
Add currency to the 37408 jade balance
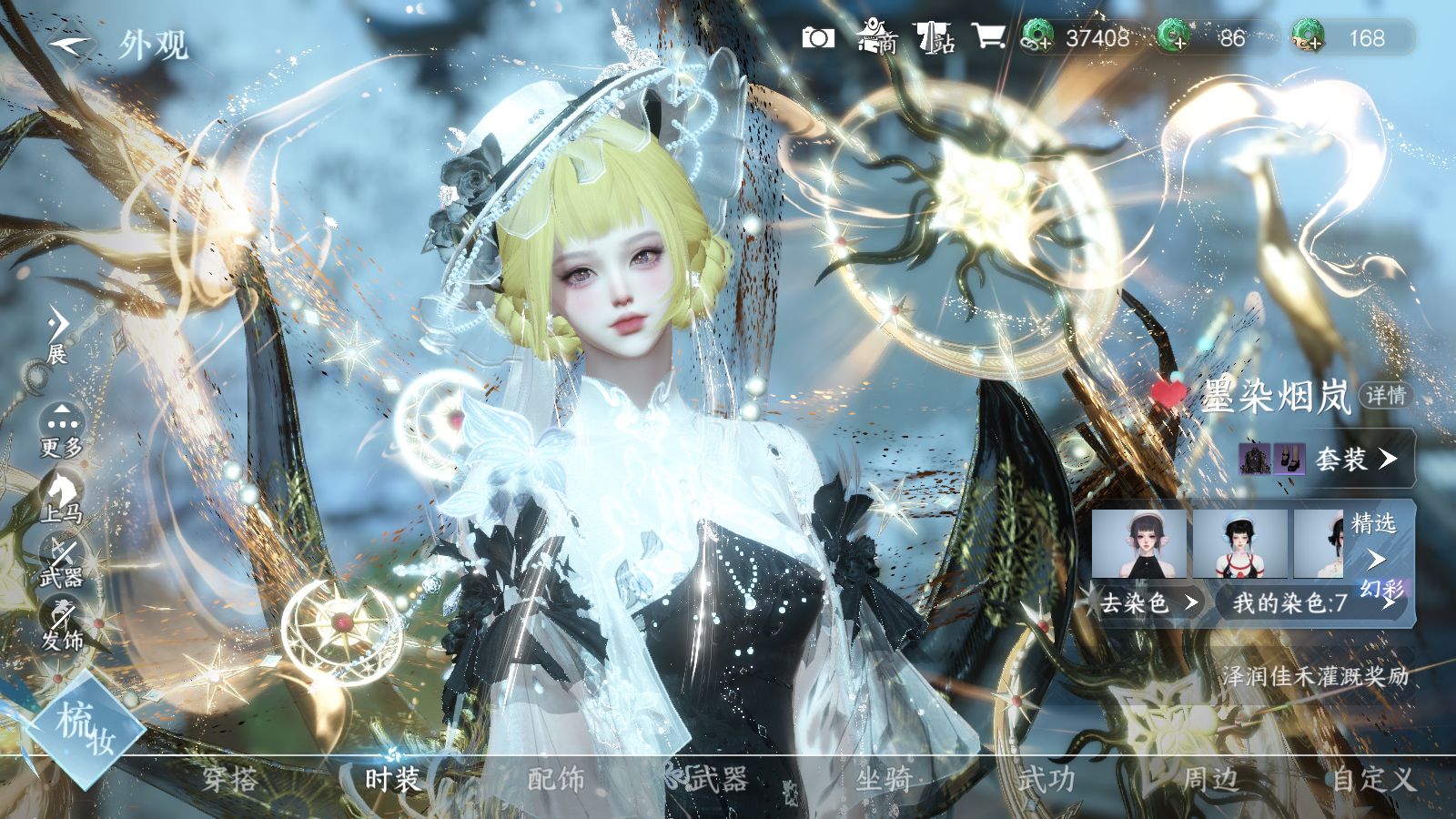click(1035, 37)
